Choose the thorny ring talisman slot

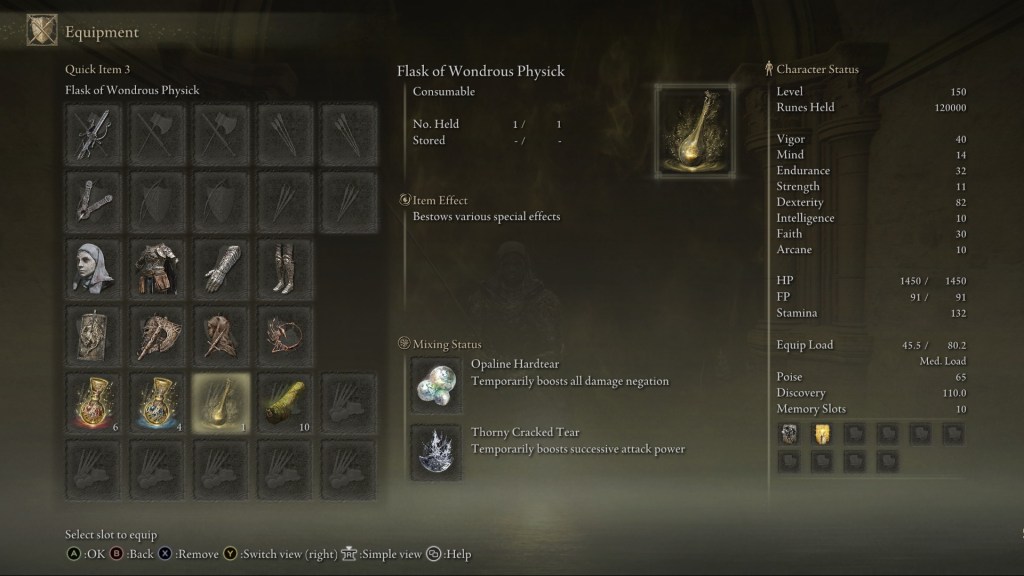click(x=284, y=332)
